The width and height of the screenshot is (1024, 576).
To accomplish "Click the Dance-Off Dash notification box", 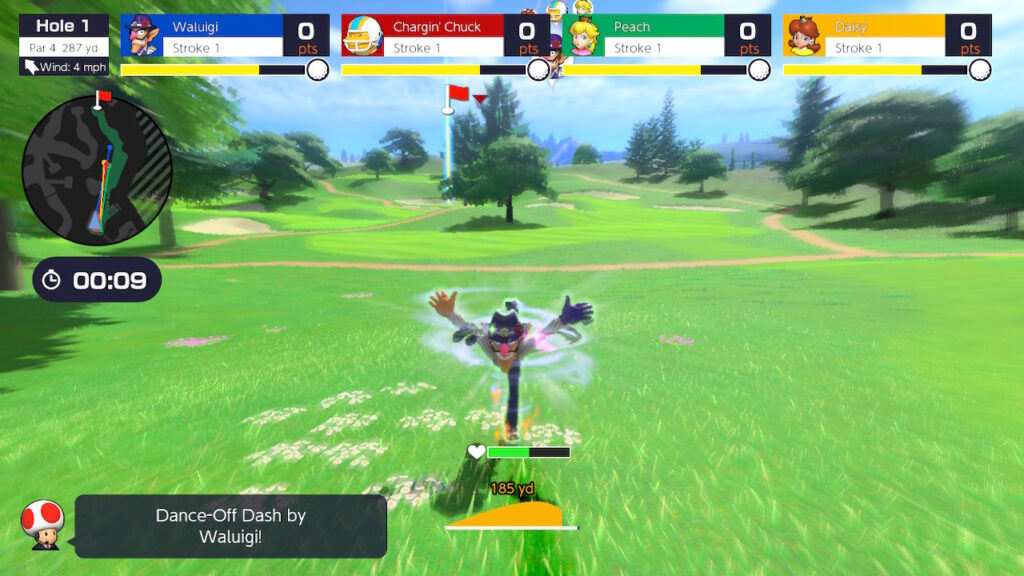I will point(230,526).
